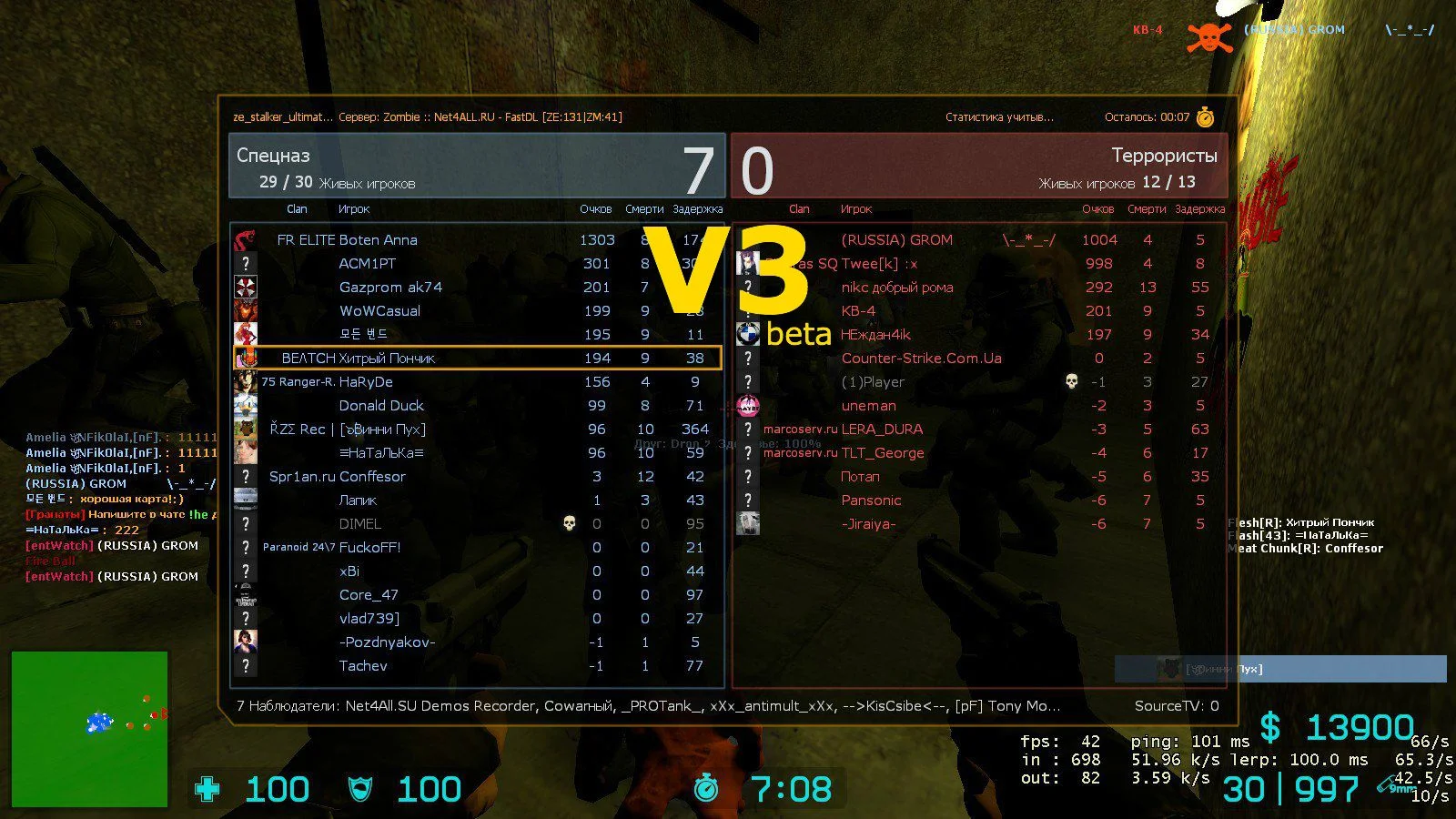Image resolution: width=1456 pixels, height=819 pixels.
Task: Click the health cross icon near 100
Action: tap(207, 788)
